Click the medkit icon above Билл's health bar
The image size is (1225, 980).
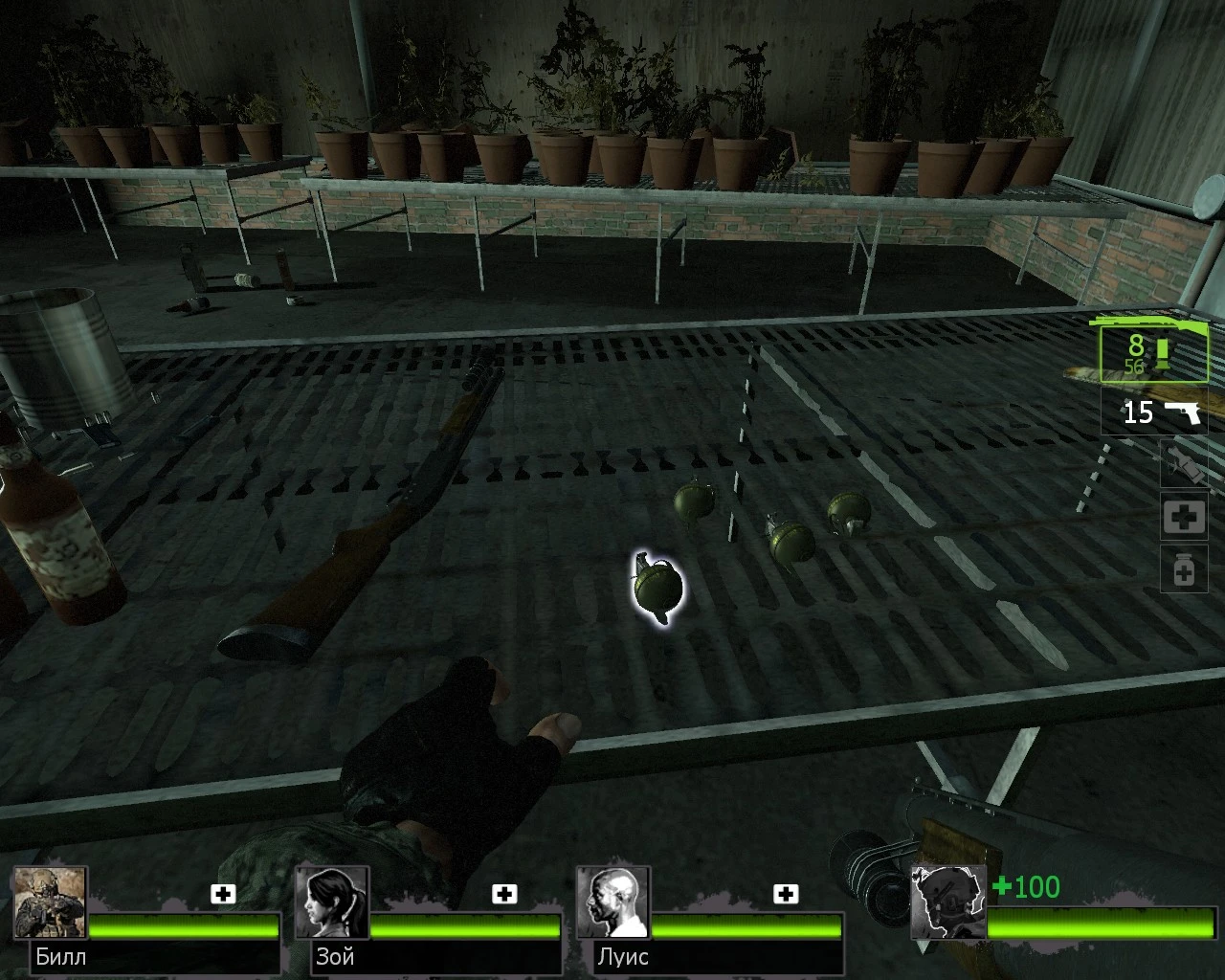[224, 895]
